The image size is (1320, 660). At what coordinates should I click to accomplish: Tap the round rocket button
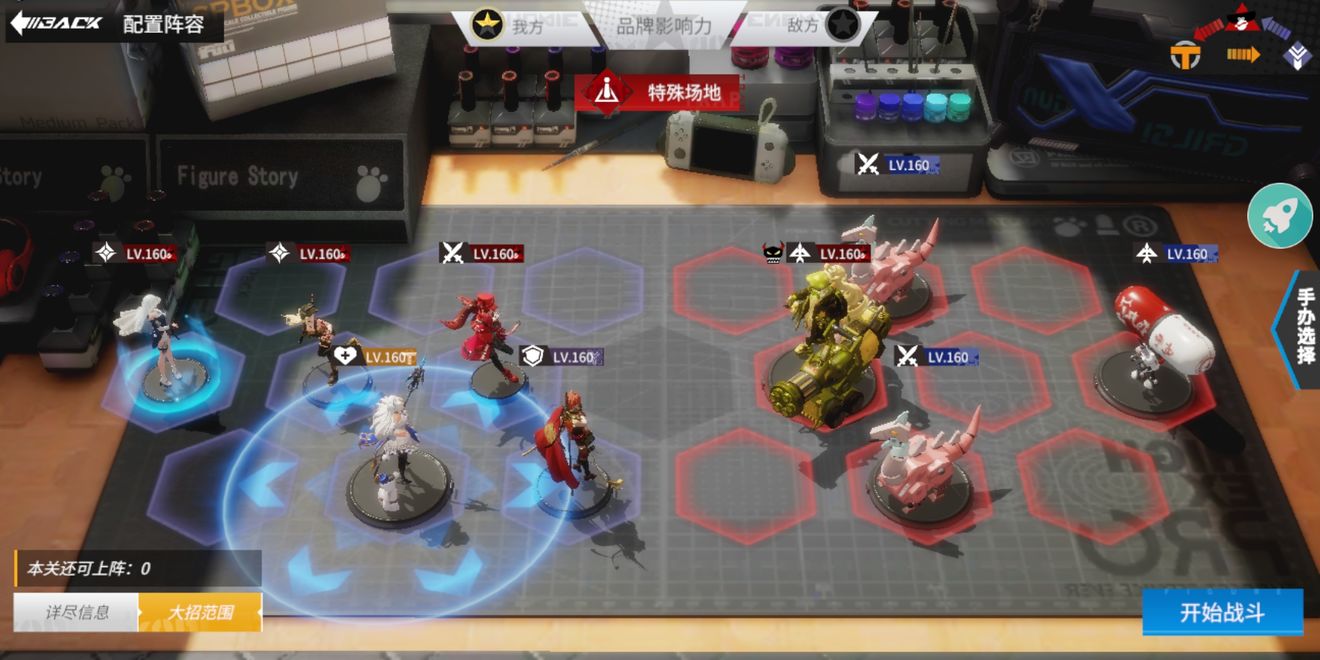tap(1280, 215)
